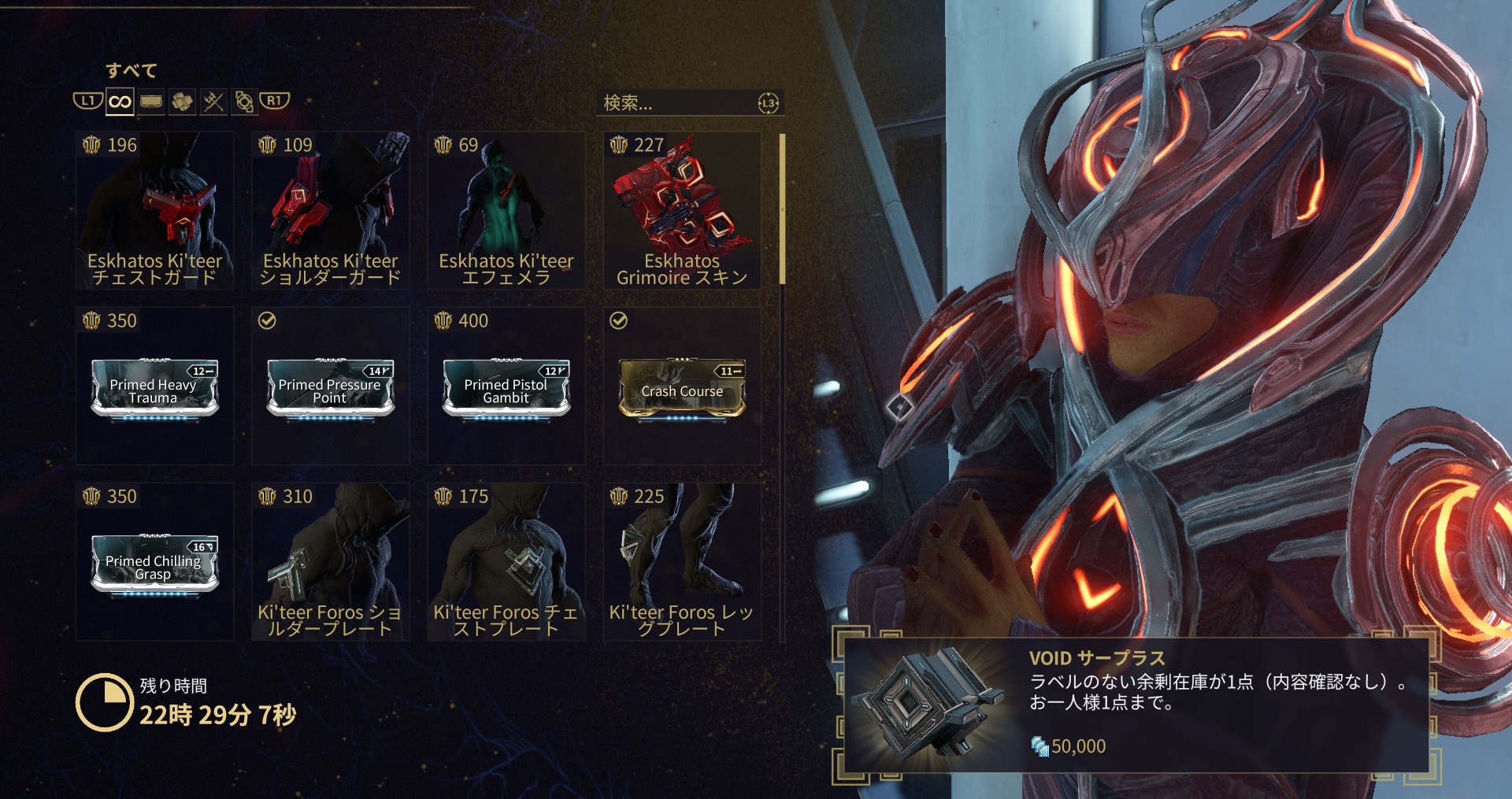This screenshot has width=1512, height=799.
Task: Click the L1 shoulder button prompt
Action: [x=87, y=101]
